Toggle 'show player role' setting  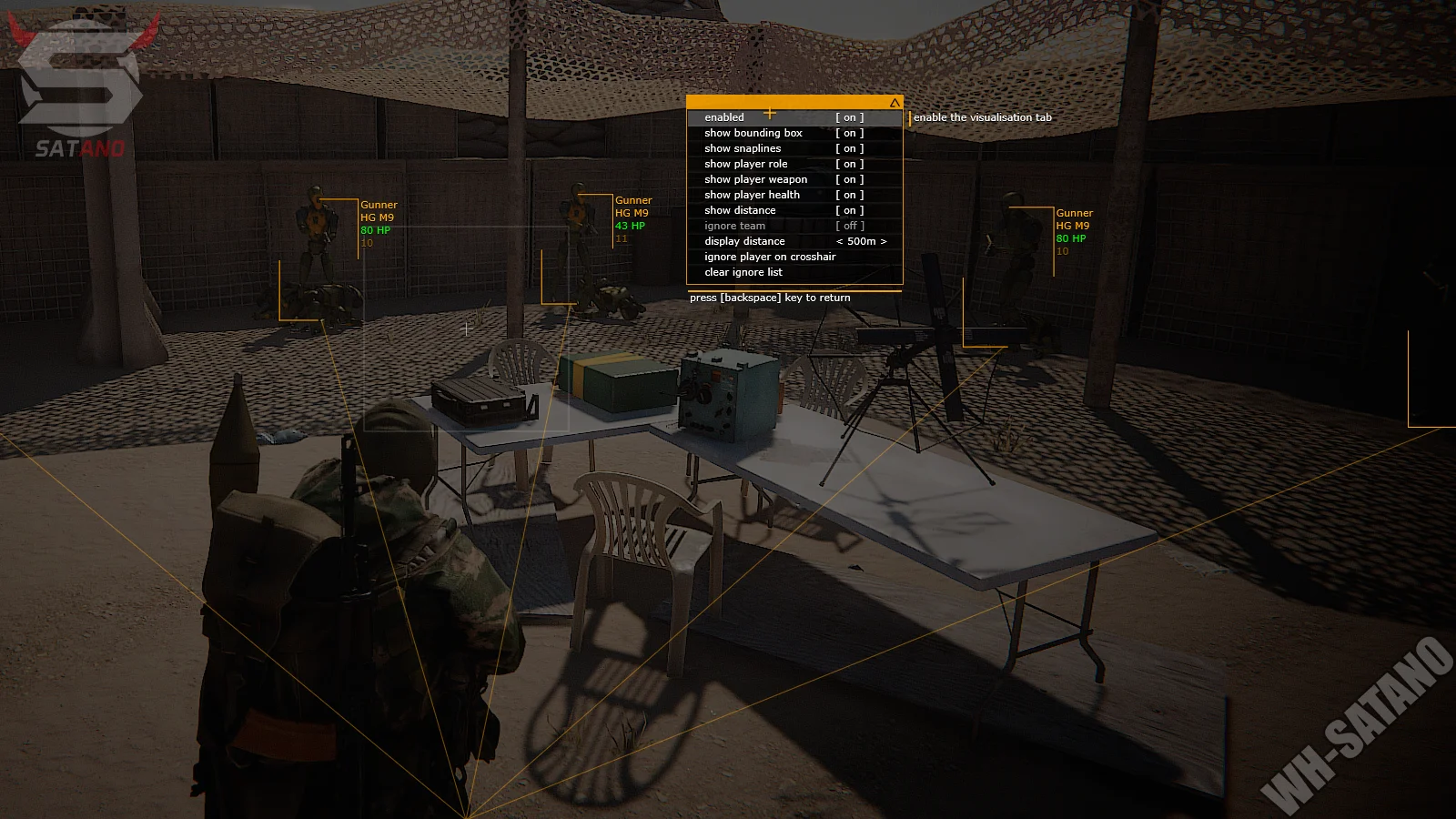[x=849, y=164]
